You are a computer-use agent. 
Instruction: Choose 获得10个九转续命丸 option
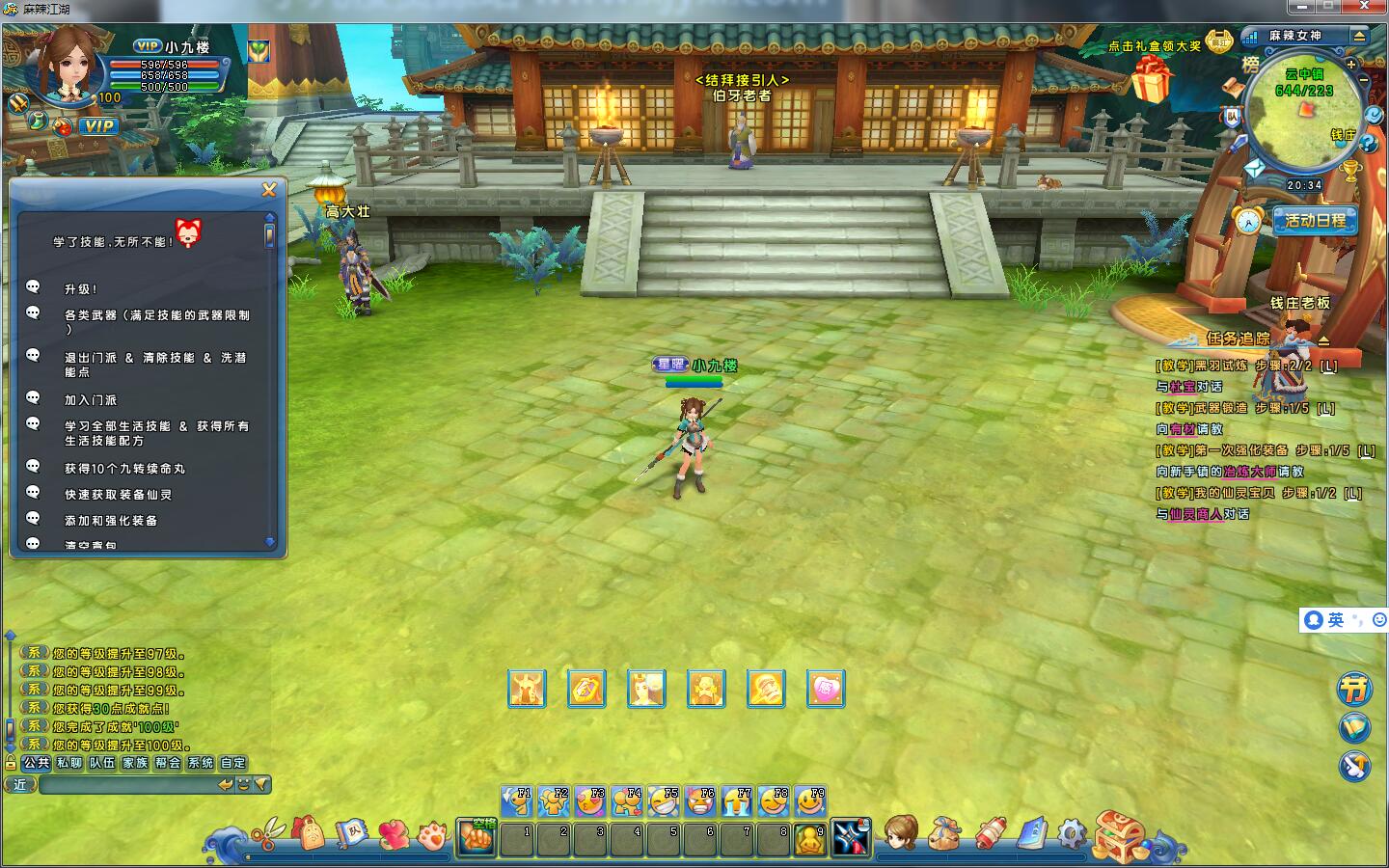coord(124,469)
